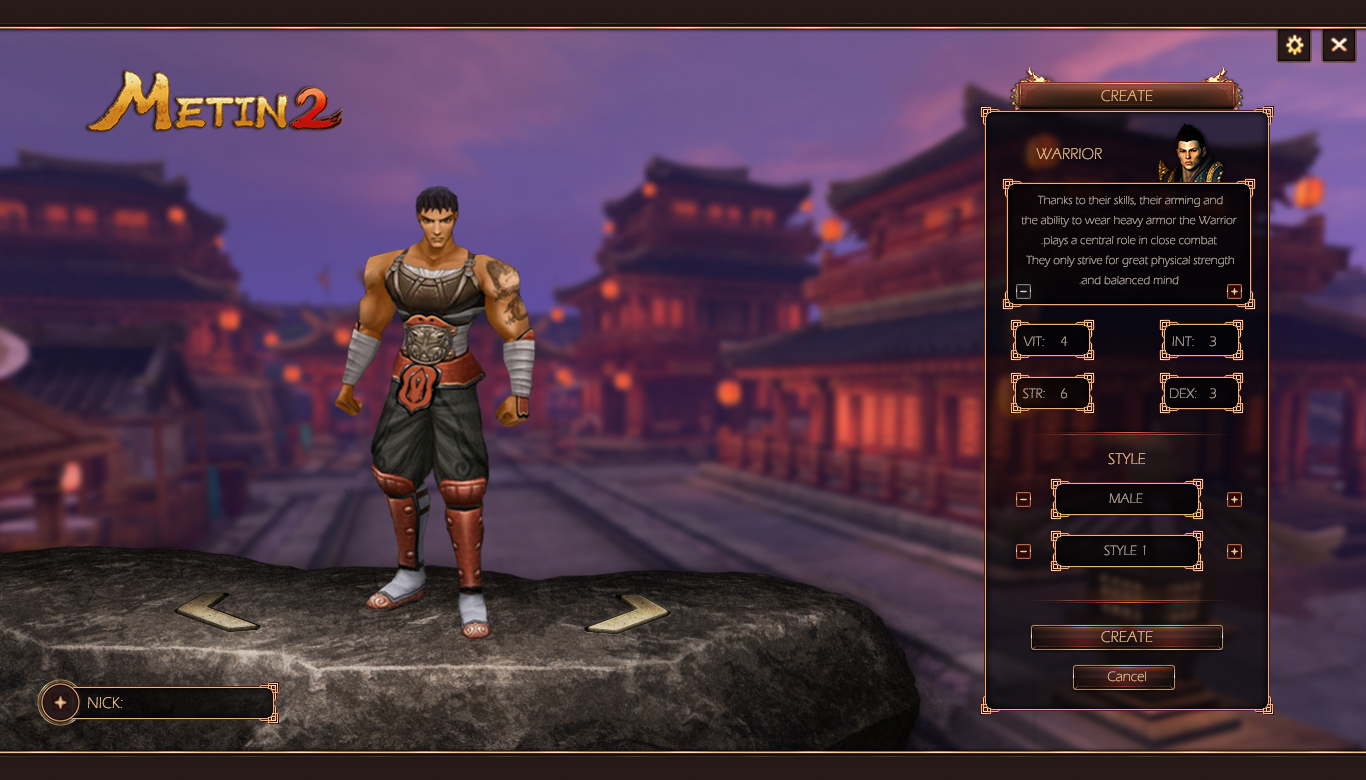Click the plus stepper beside MALE

(x=1234, y=499)
